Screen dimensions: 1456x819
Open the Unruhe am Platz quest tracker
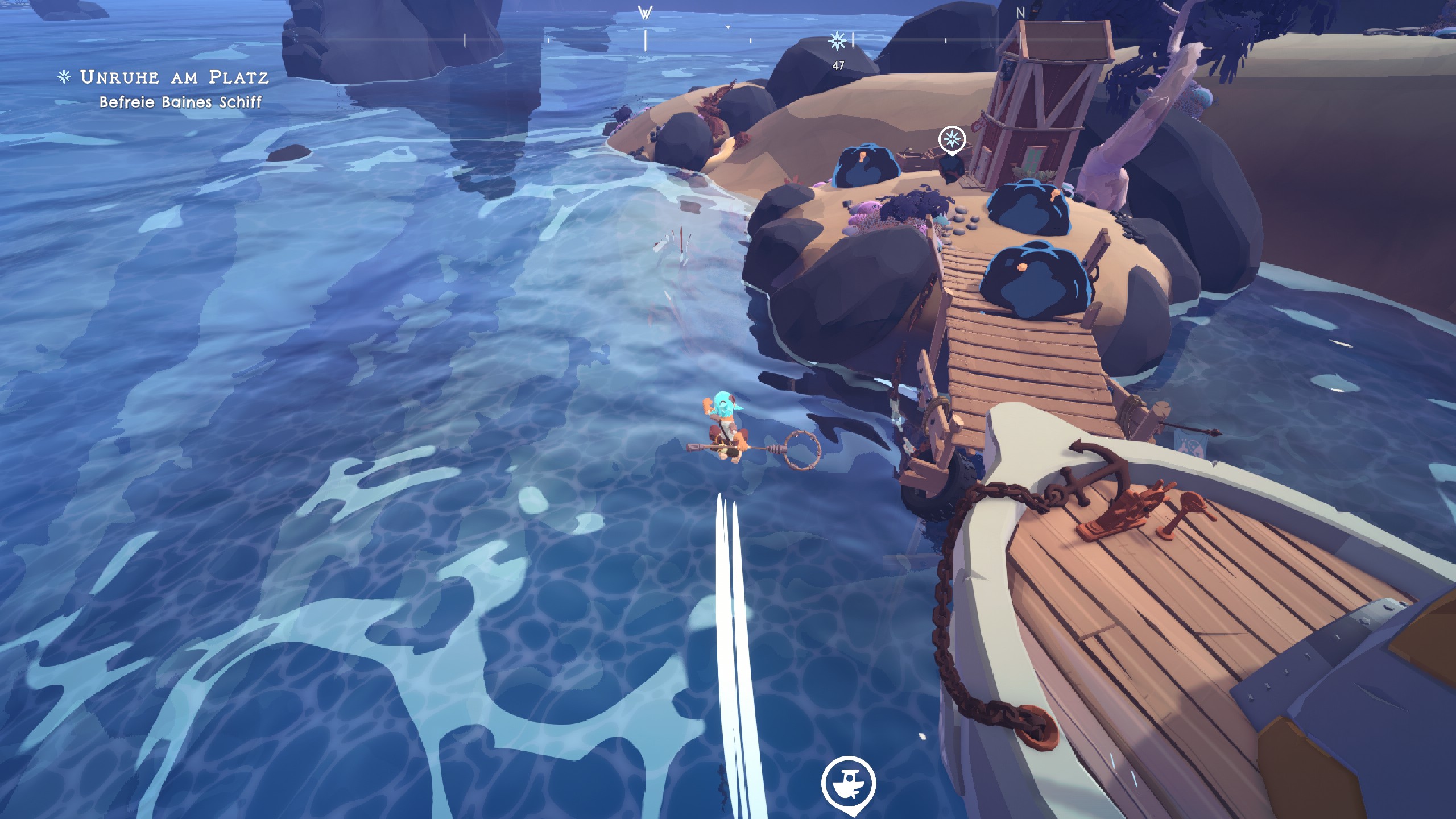click(173, 77)
